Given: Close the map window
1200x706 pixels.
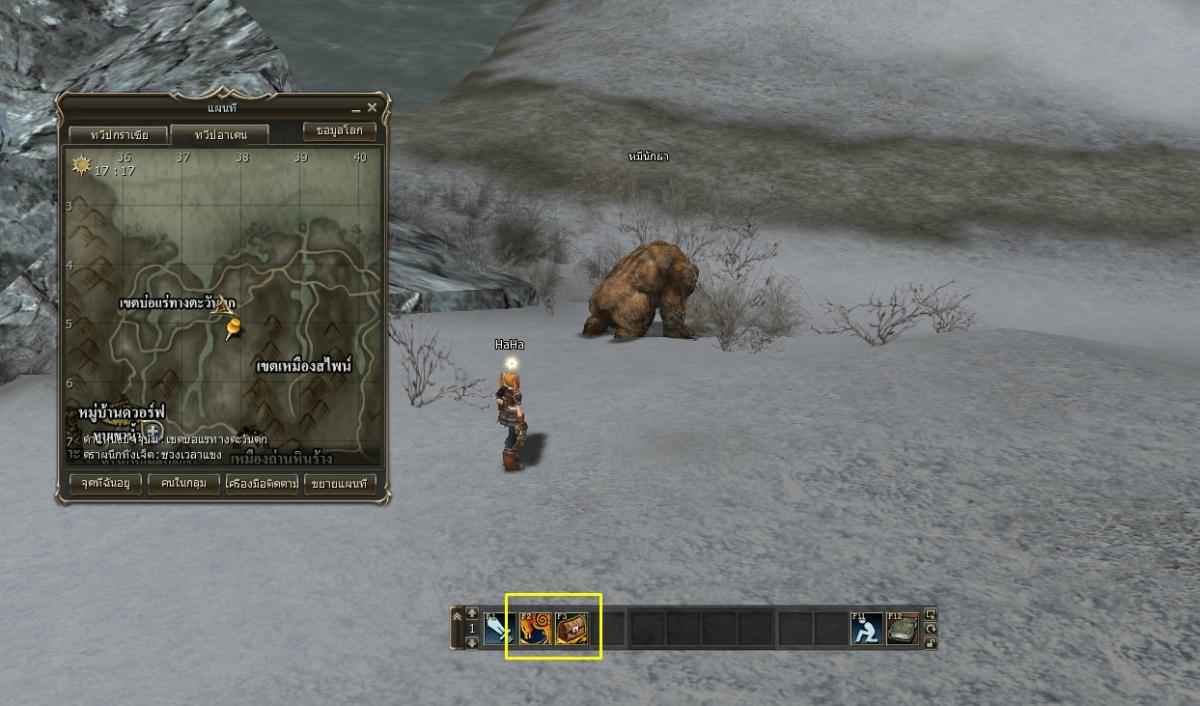Looking at the screenshot, I should [x=372, y=108].
